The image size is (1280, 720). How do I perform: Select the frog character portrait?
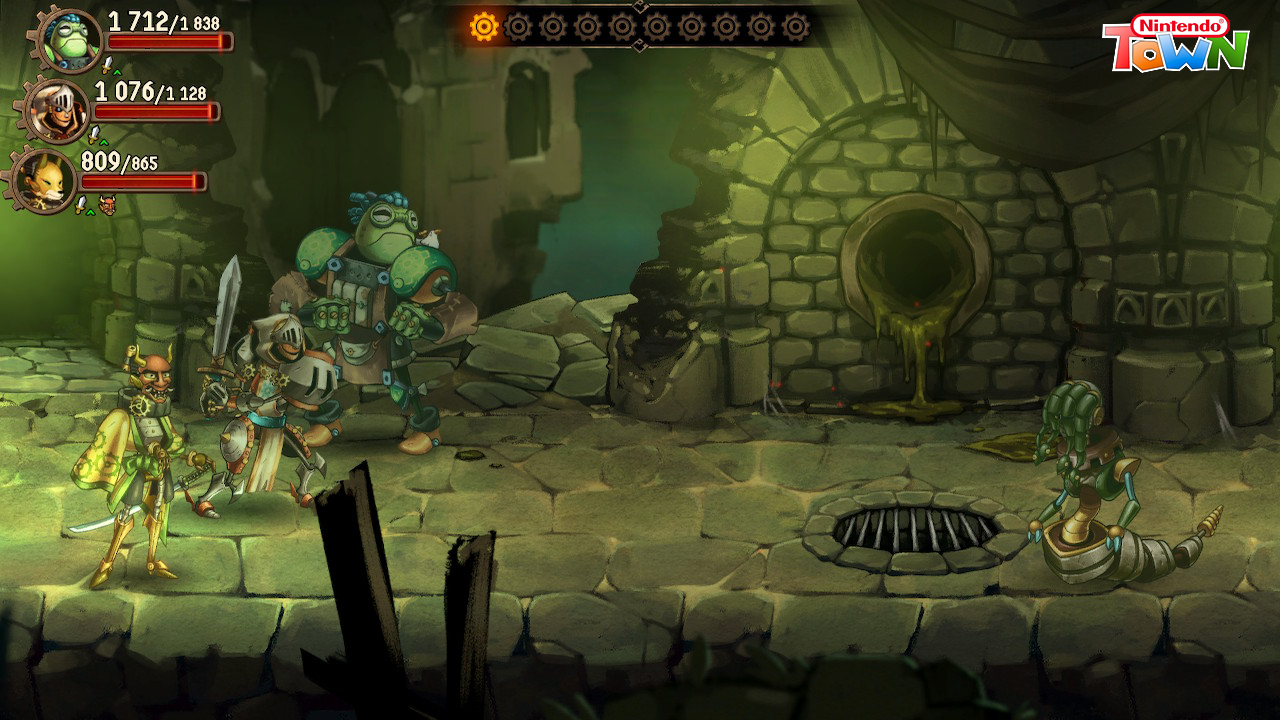click(x=70, y=40)
